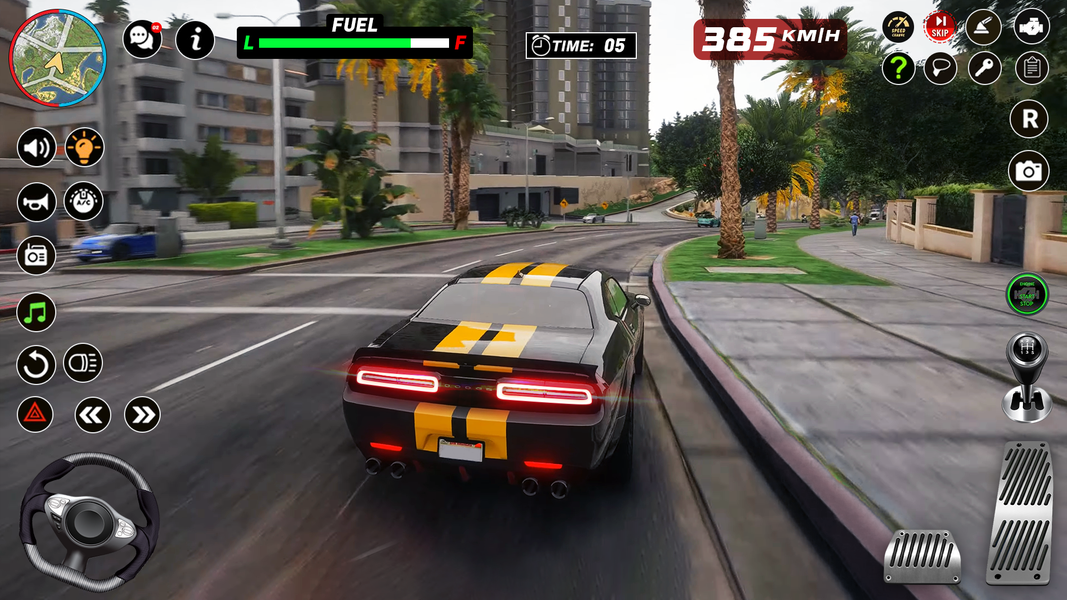Viewport: 1067px width, 600px height.
Task: Click the left turn signal arrows
Action: 92,414
